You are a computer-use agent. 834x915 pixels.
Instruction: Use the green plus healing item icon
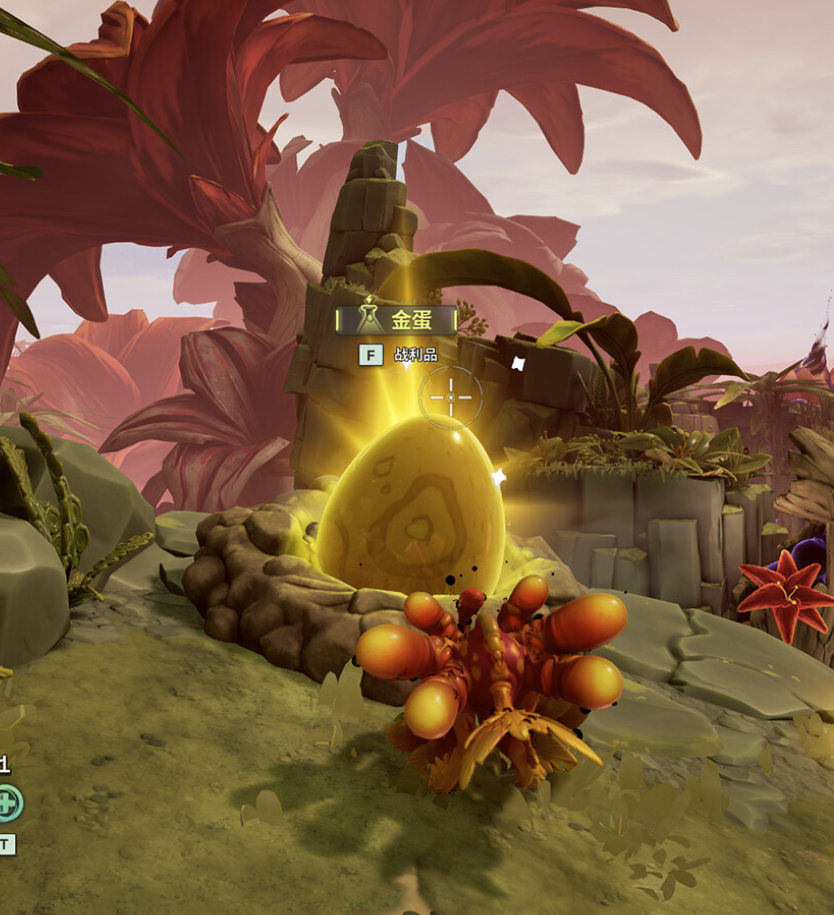coord(7,802)
